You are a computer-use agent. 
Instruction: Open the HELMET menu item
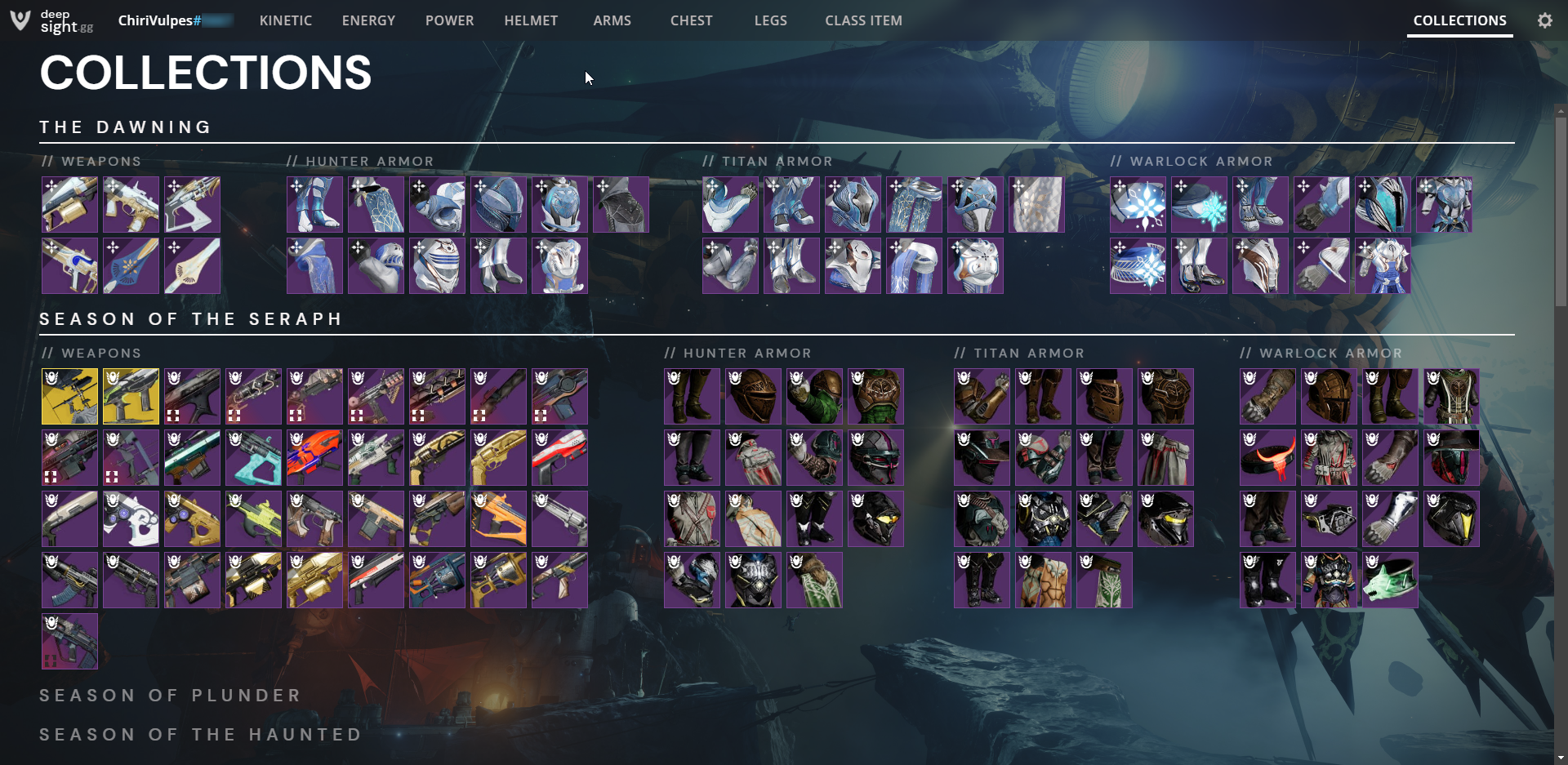531,20
